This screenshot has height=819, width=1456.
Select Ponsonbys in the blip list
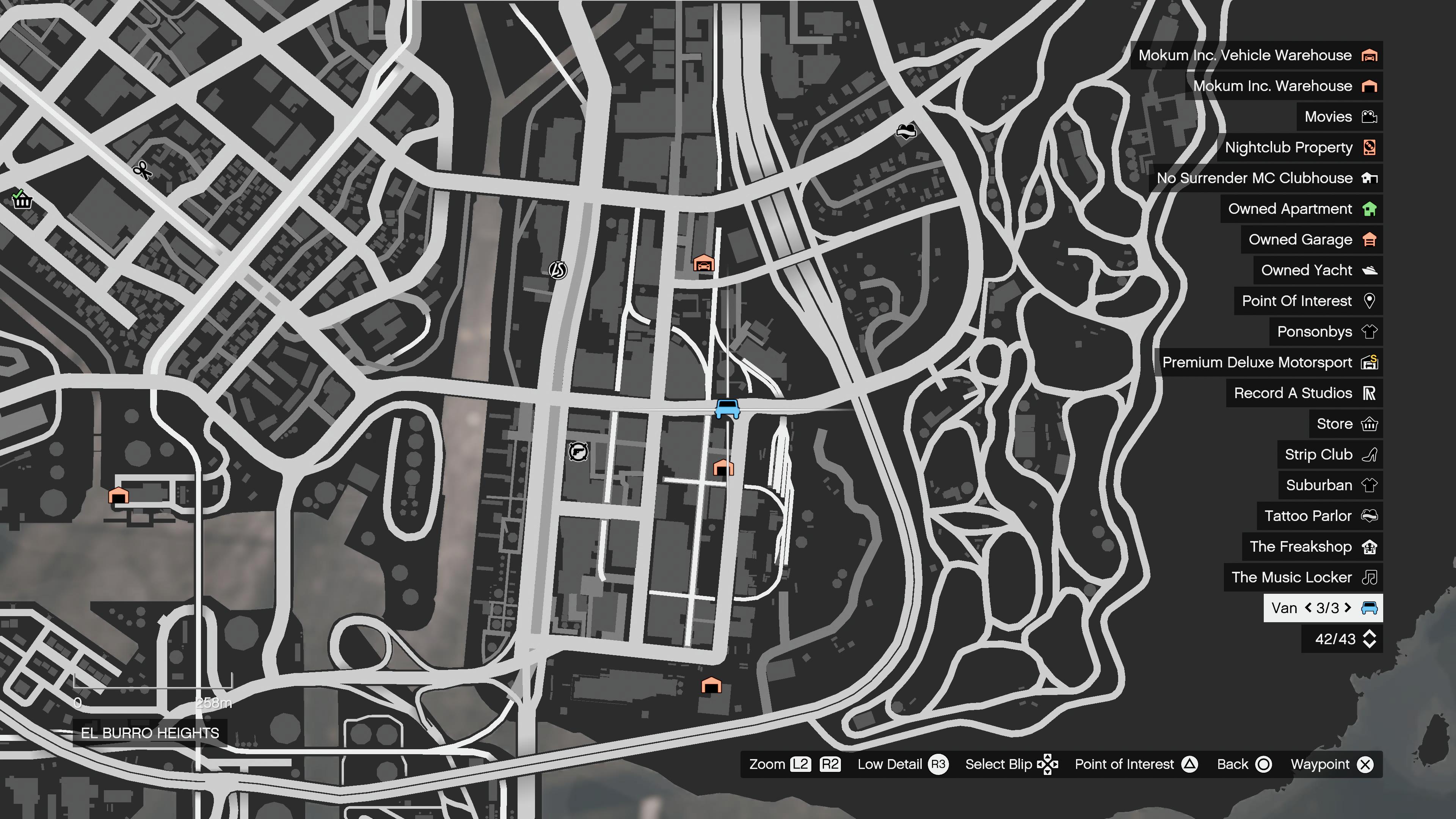(x=1326, y=332)
